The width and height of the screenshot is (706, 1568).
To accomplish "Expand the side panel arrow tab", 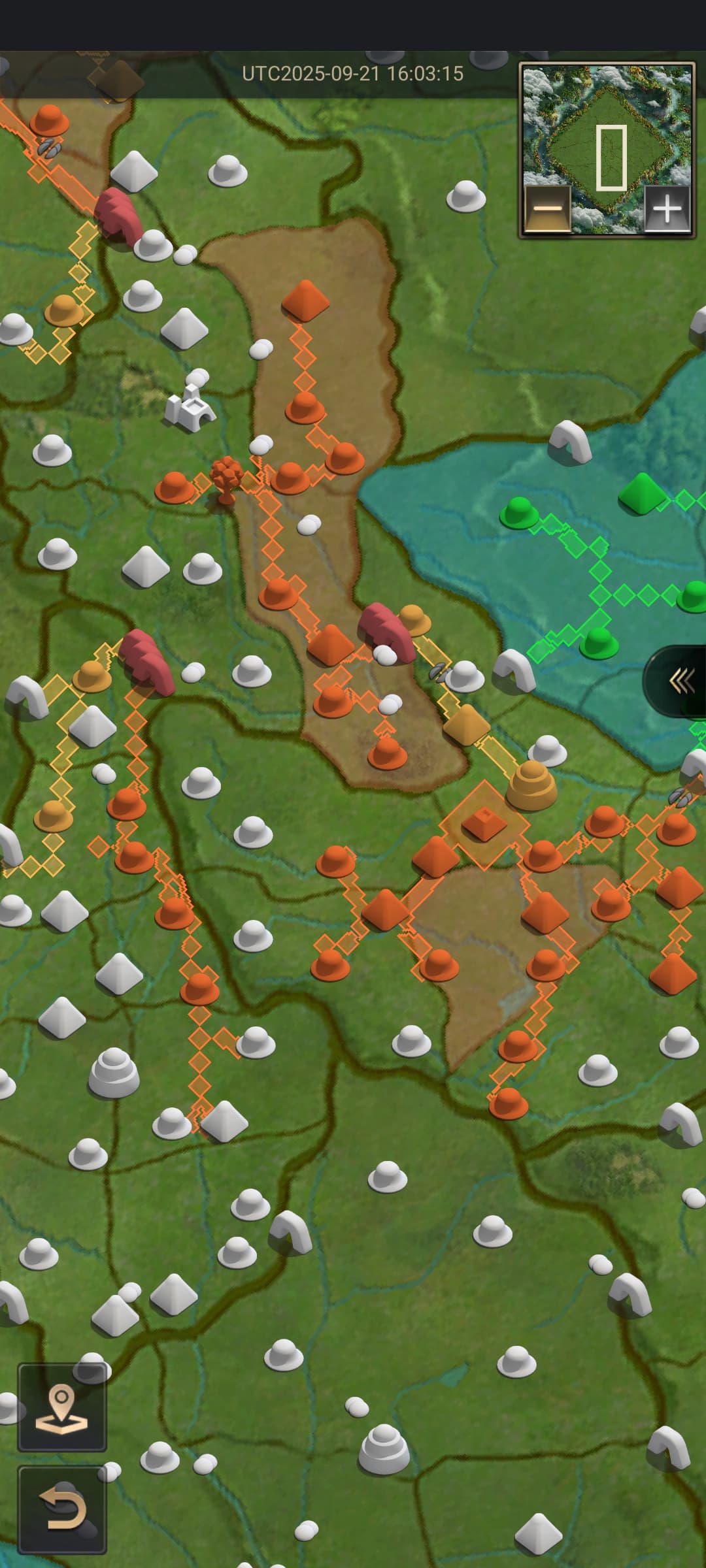I will pos(680,681).
